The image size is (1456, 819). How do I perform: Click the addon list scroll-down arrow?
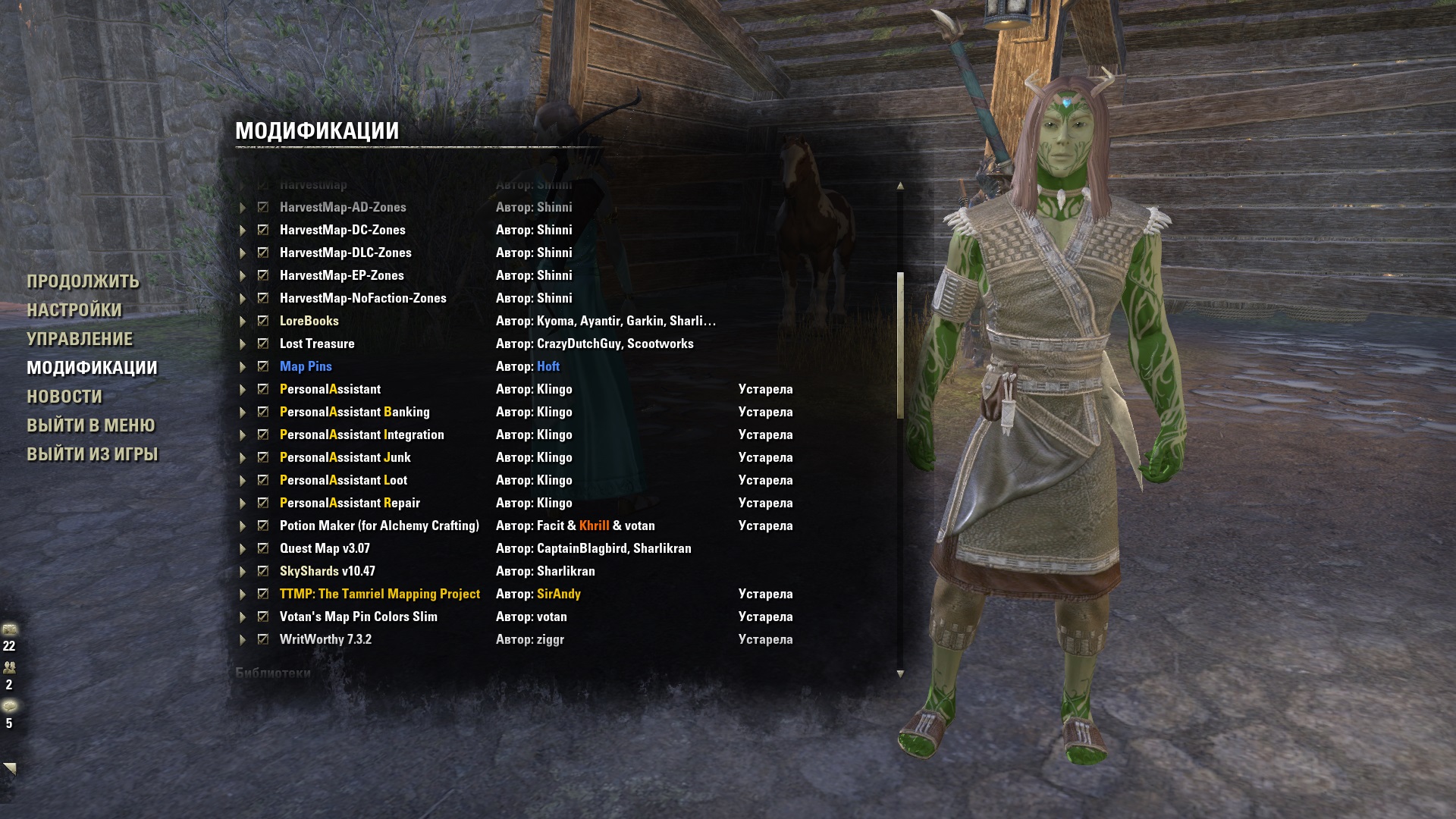[x=900, y=673]
